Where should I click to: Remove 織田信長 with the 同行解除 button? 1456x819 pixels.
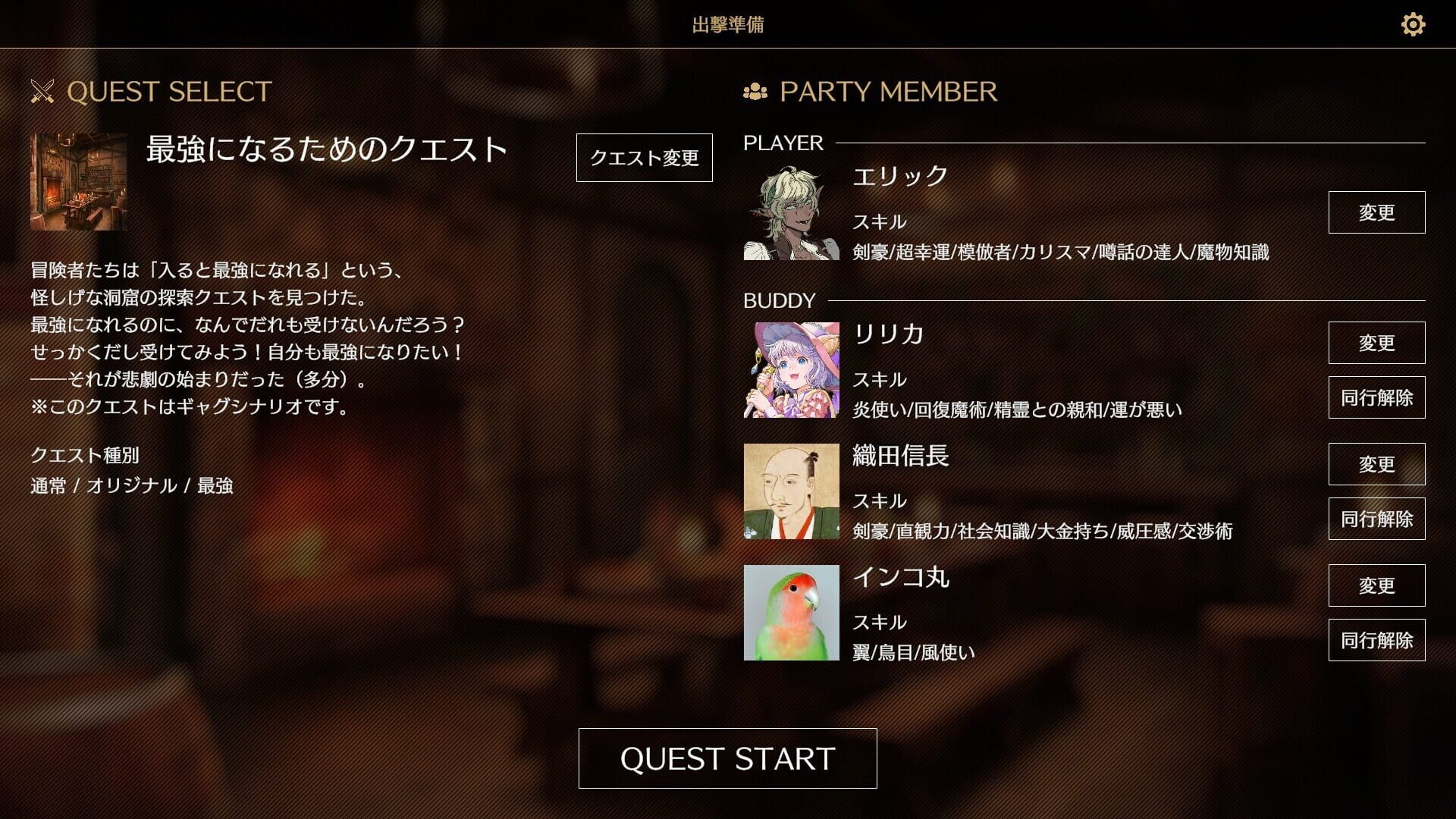[1377, 519]
